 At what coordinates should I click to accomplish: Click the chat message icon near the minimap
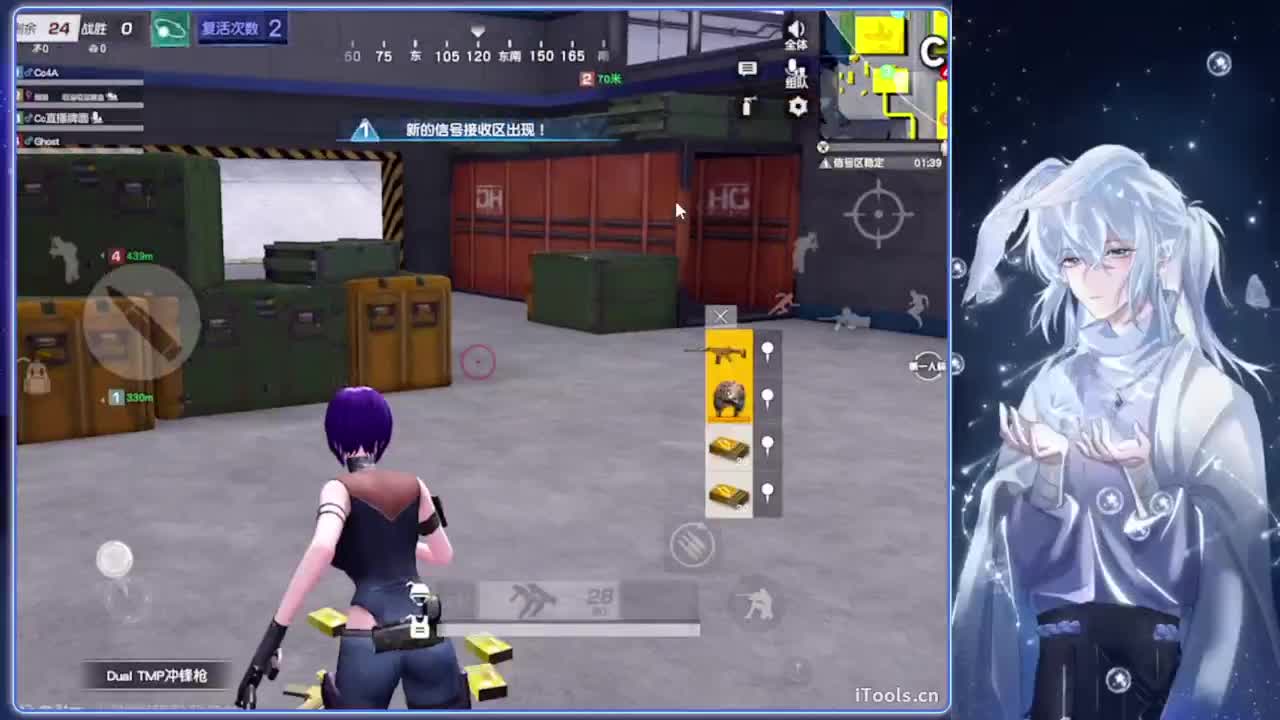click(x=747, y=68)
